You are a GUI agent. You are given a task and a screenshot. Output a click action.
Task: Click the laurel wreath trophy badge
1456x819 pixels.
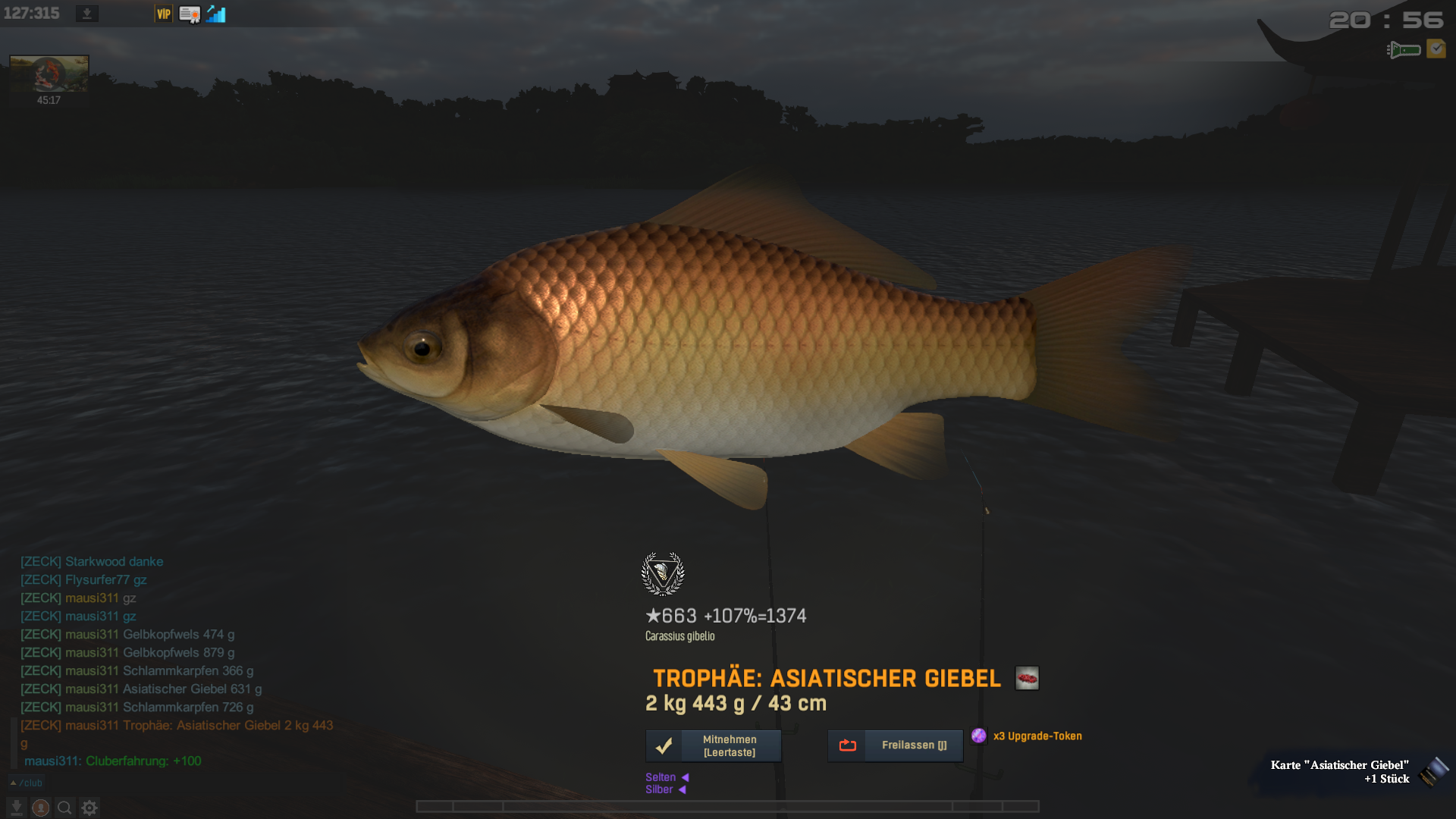(663, 573)
